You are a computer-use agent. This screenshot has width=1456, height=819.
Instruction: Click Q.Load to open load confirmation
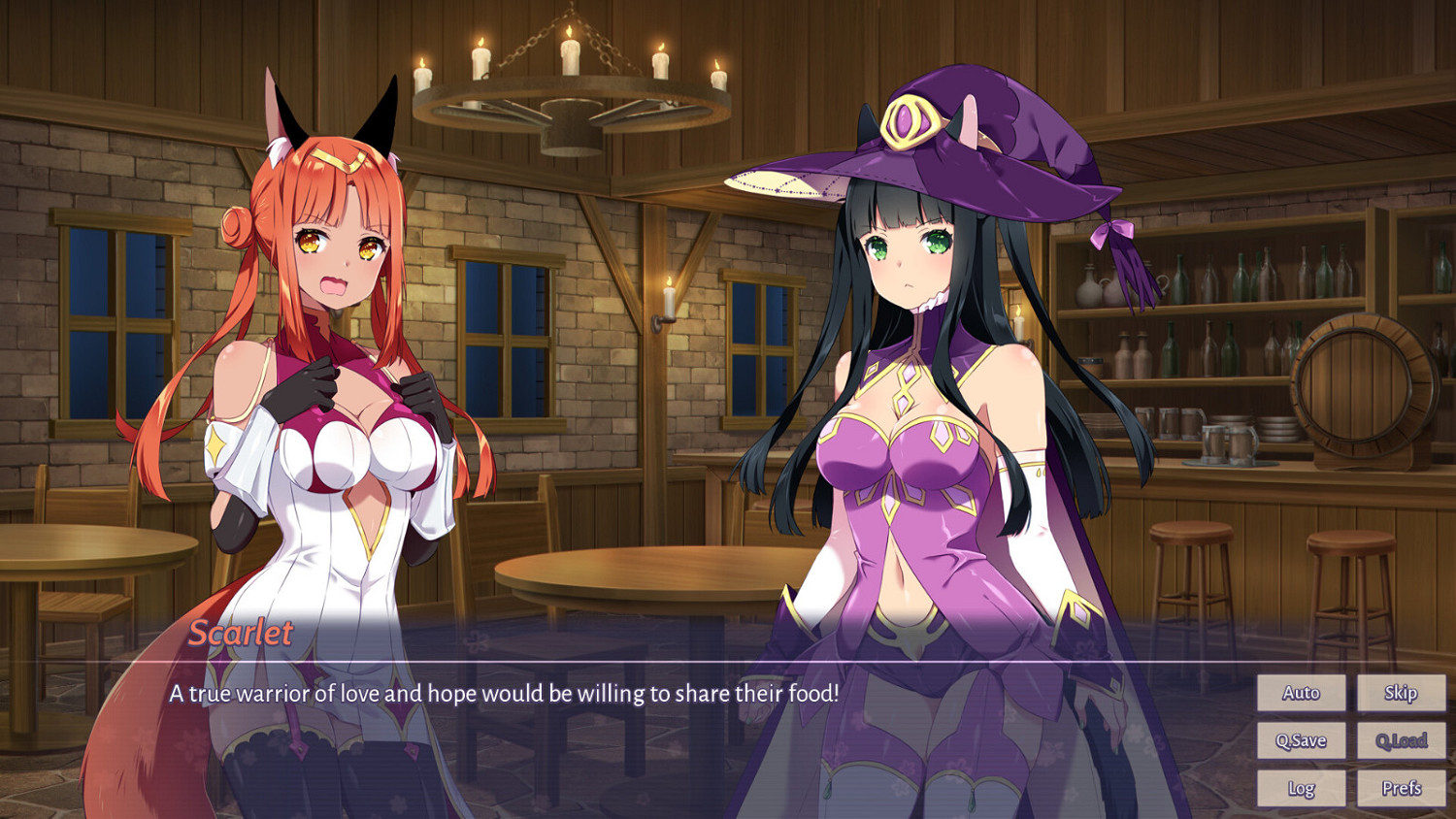coord(1401,740)
